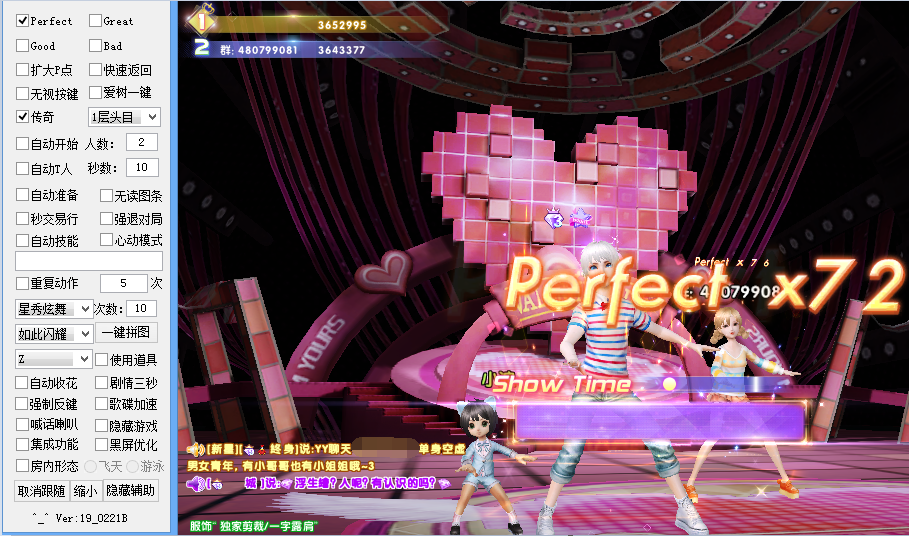Toggle the 房内形态 checkbox

[x=23, y=465]
